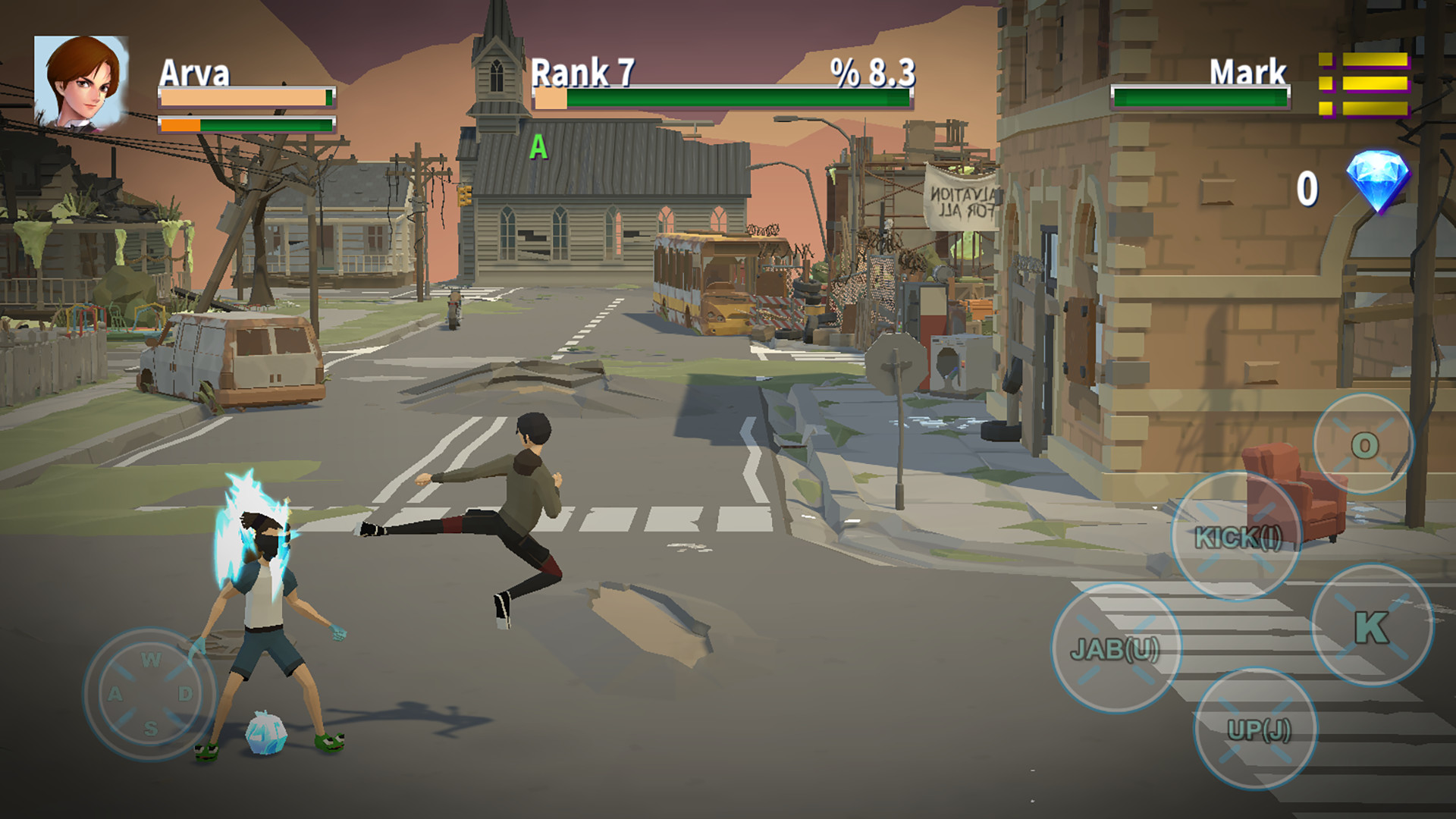The width and height of the screenshot is (1456, 819).
Task: Tap the A direction on the movement pad
Action: coord(115,694)
